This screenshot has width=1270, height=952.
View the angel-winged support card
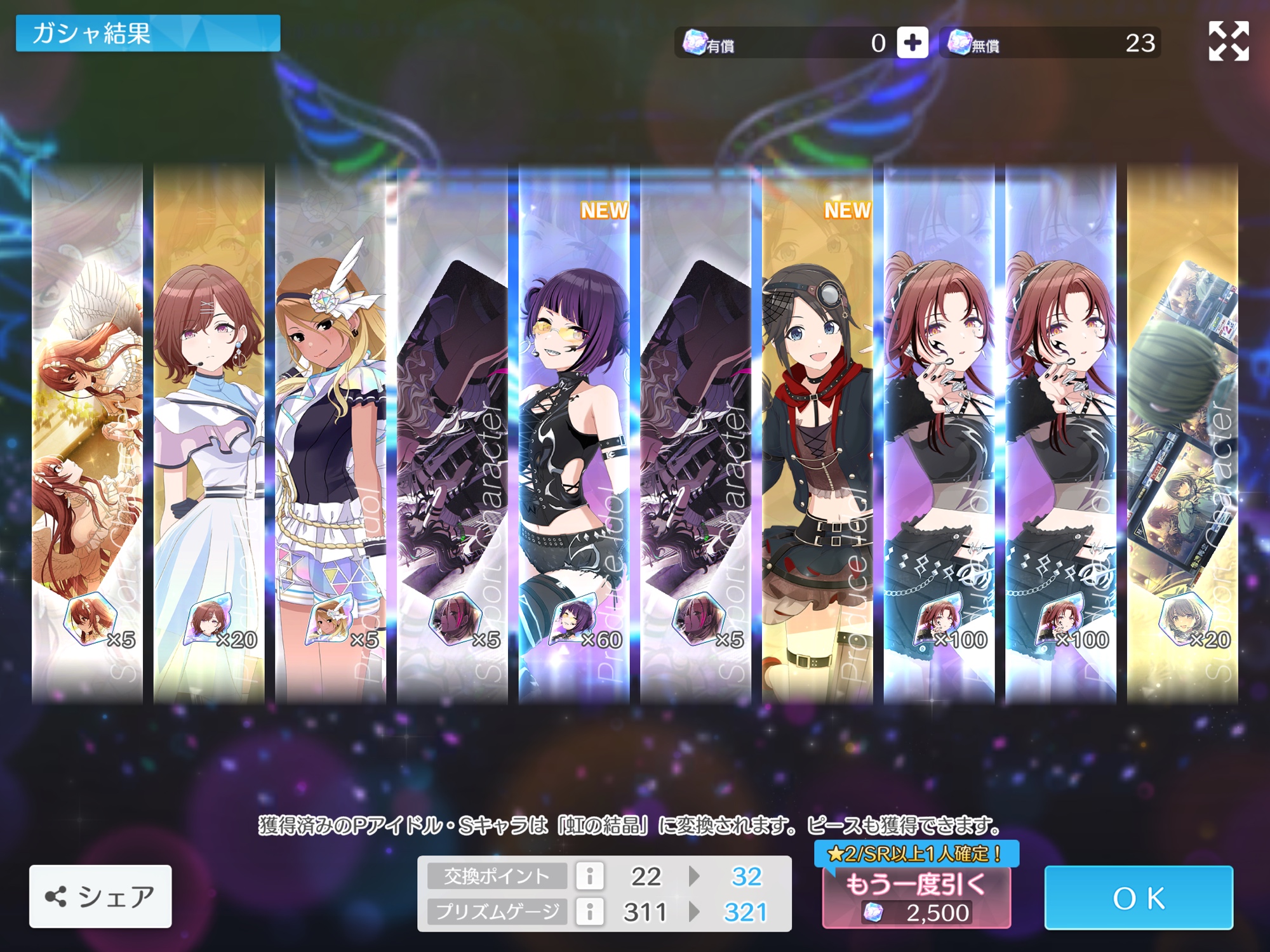click(x=88, y=432)
